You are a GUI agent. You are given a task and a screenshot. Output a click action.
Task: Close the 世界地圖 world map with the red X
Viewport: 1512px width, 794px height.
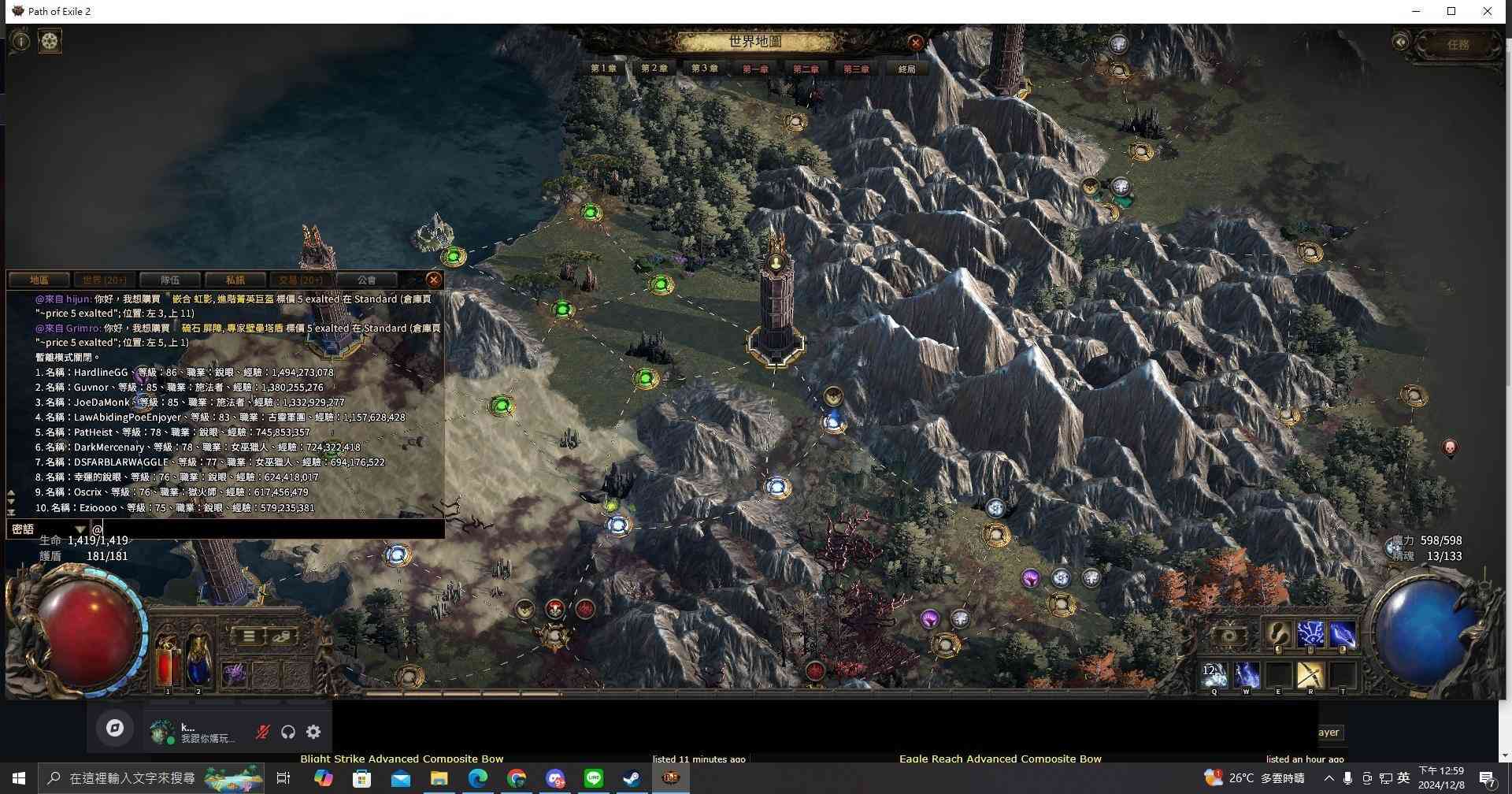(x=916, y=43)
